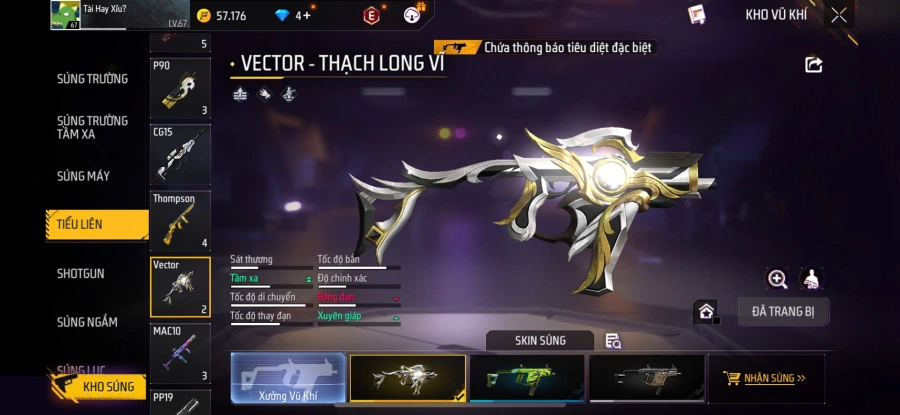
Task: Choose the Shotgun weapon category
Action: tap(81, 273)
